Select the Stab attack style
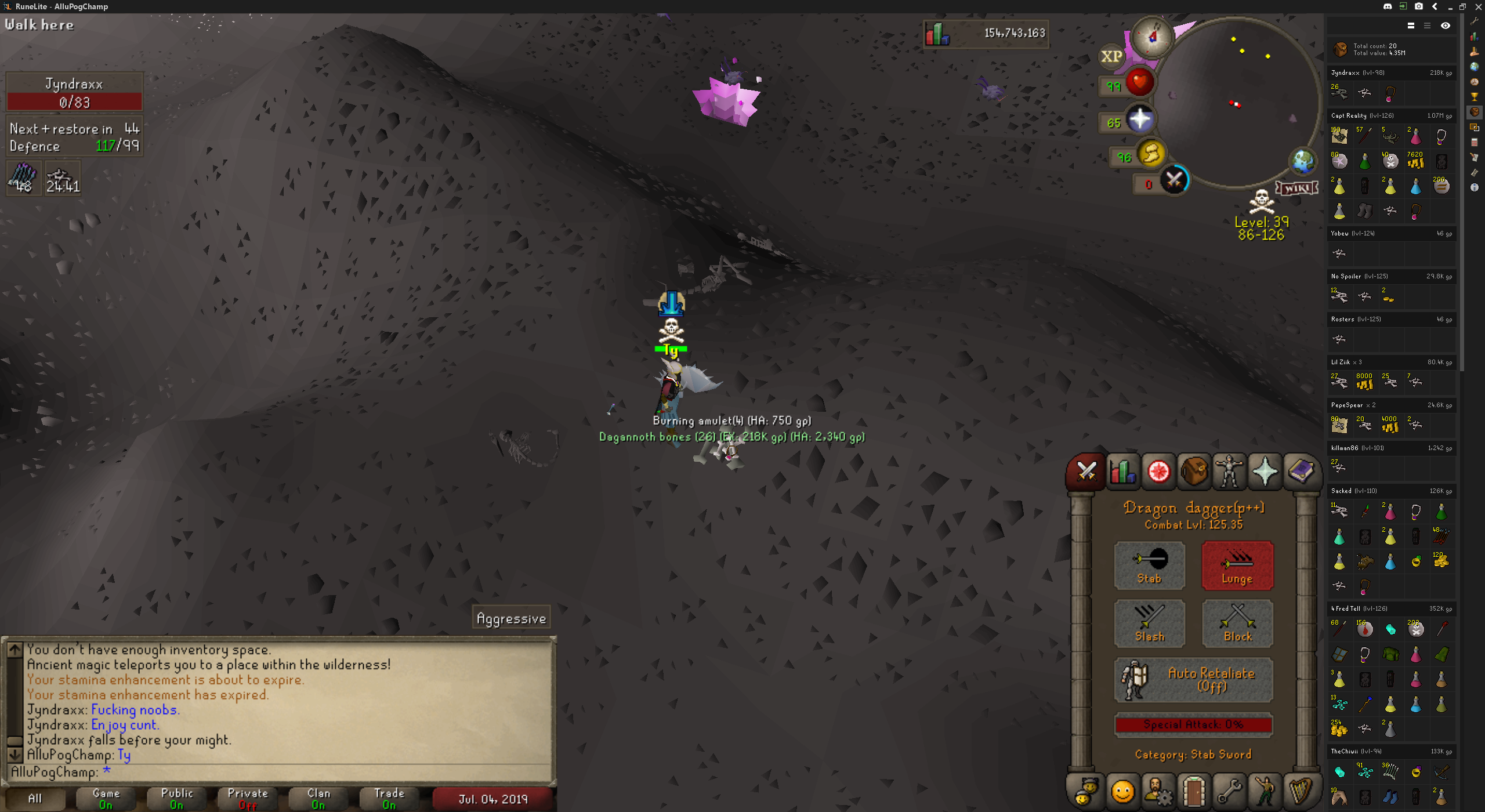The height and width of the screenshot is (812, 1485). [1149, 565]
